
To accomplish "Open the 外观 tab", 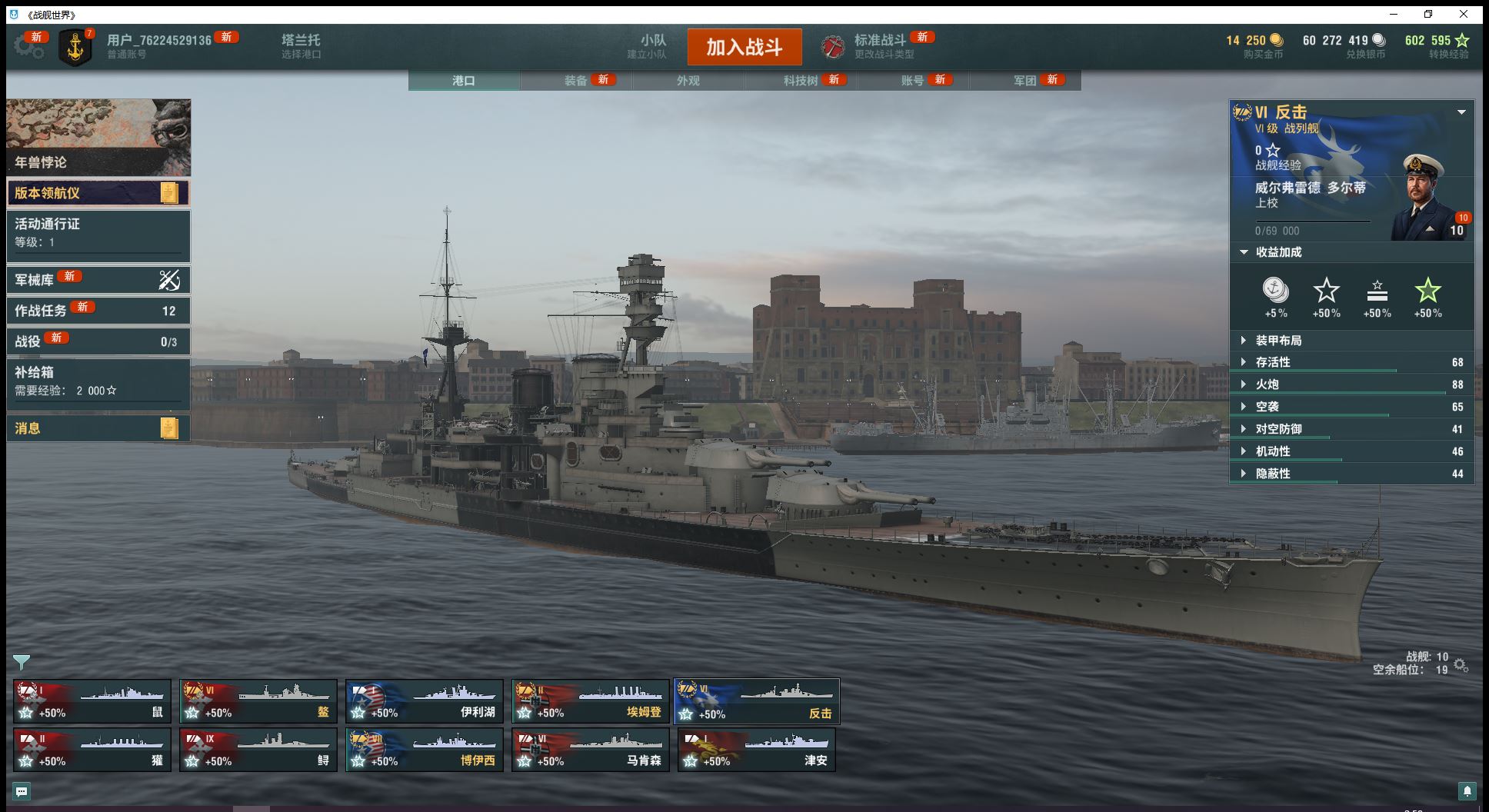I will coord(688,80).
